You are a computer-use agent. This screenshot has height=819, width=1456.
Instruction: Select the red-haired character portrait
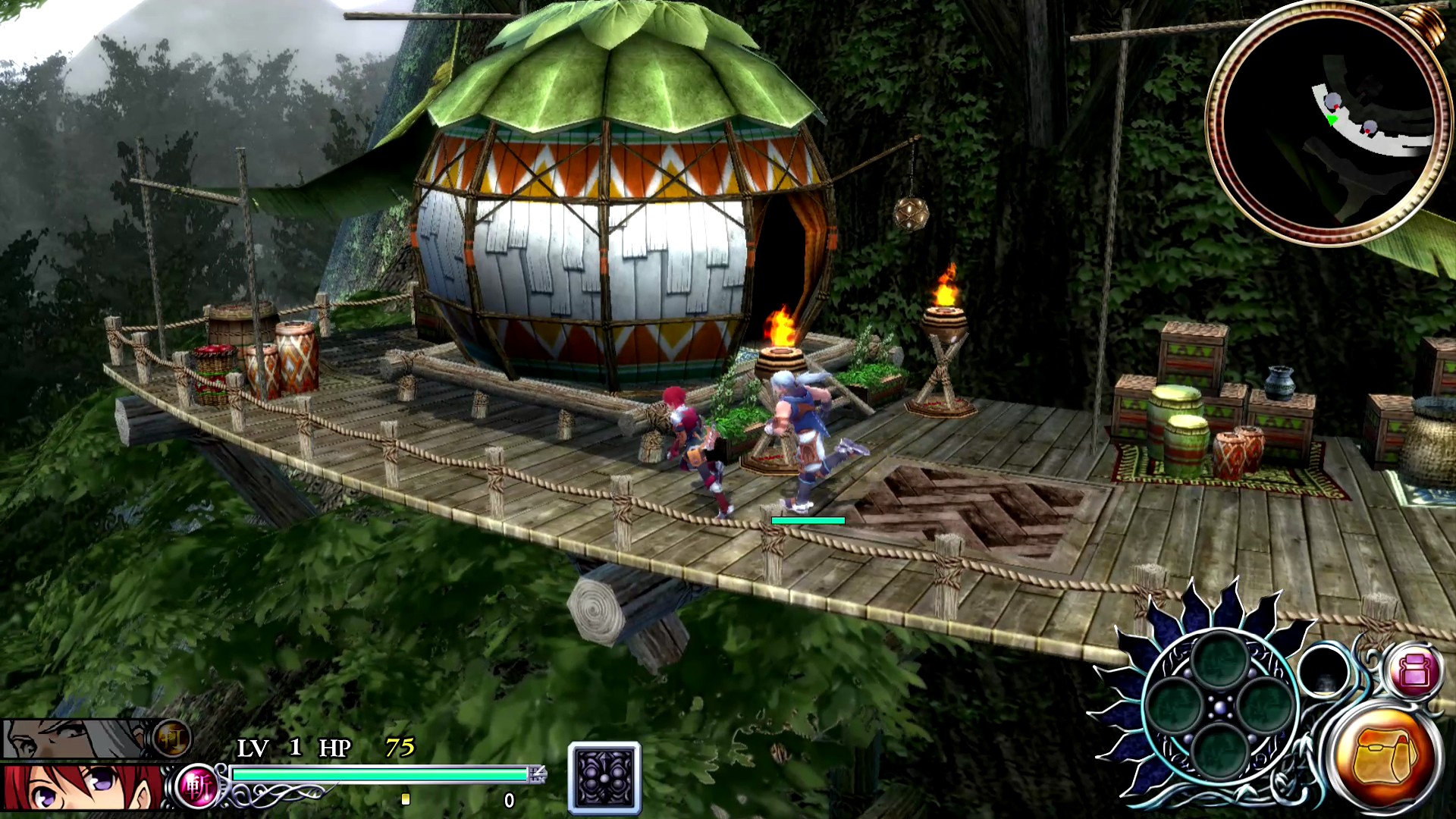(80, 789)
